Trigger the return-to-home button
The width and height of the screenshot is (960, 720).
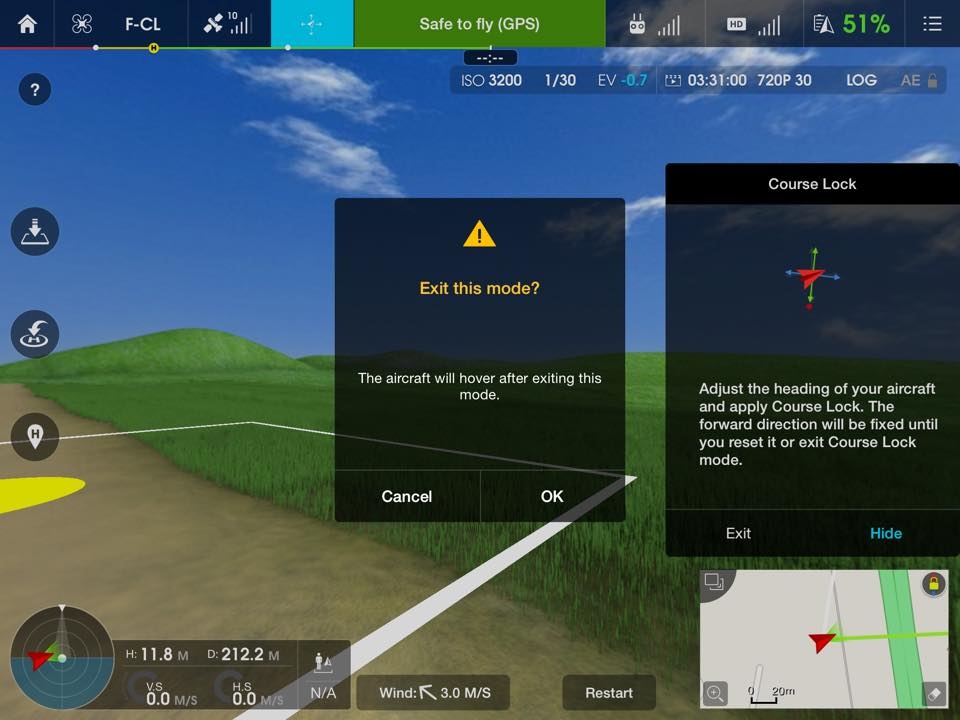point(35,334)
